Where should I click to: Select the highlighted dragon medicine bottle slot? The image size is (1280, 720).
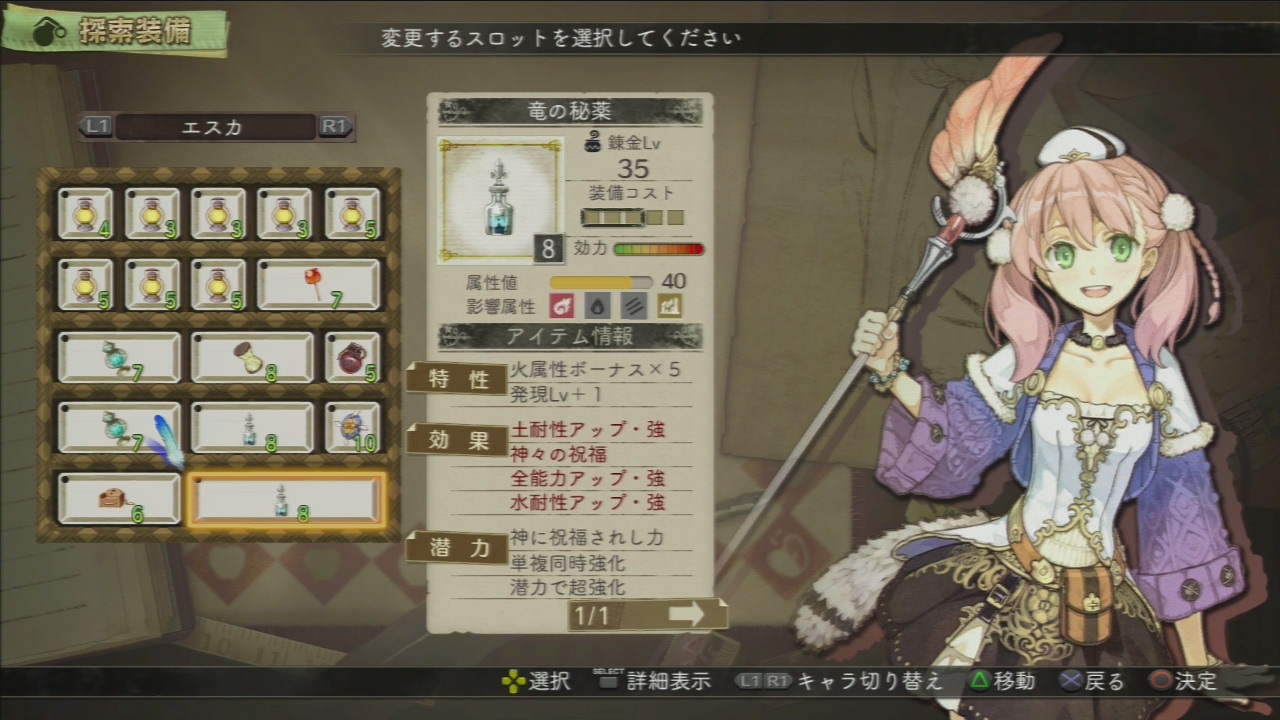(286, 498)
